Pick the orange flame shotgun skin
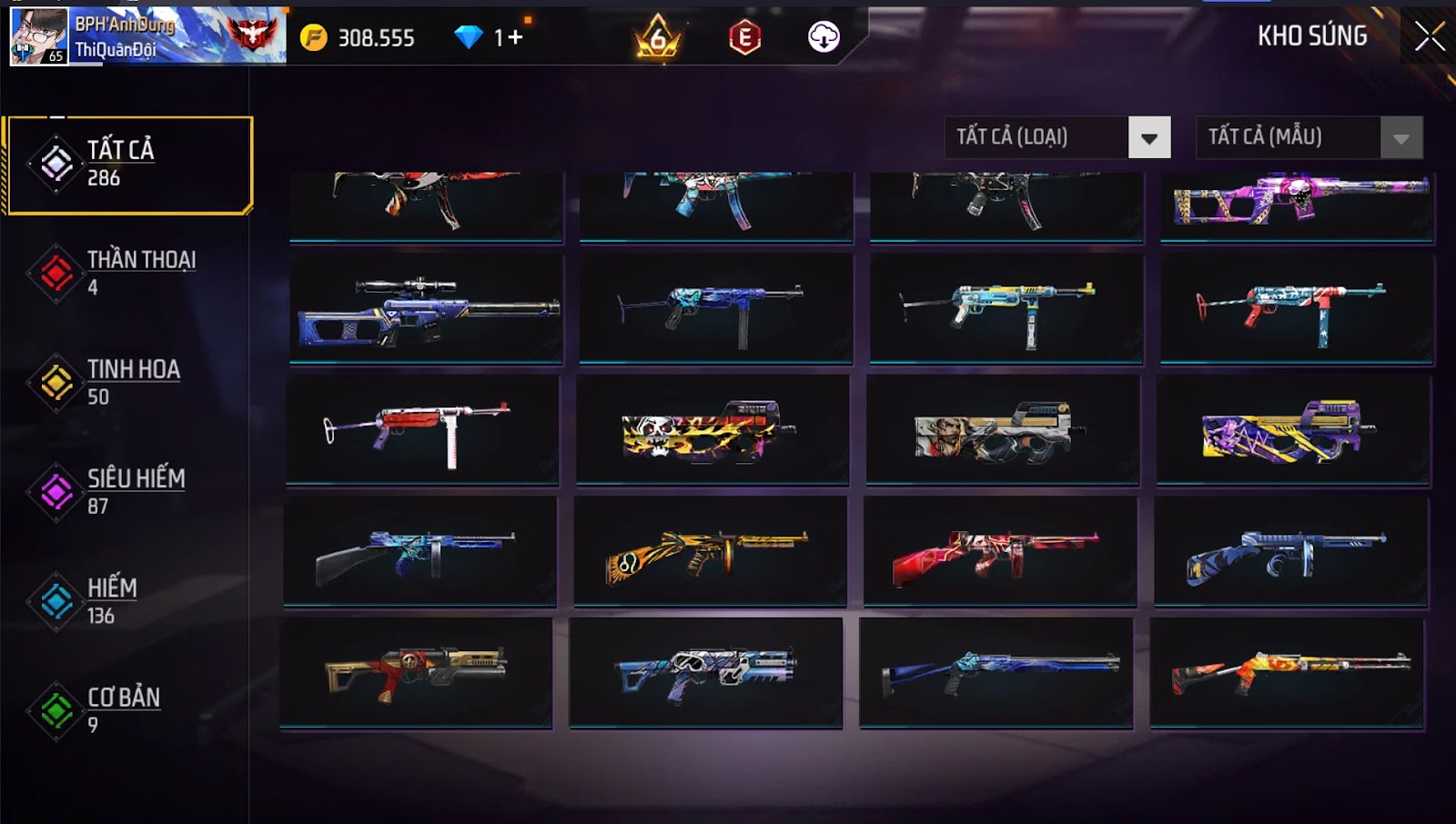Viewport: 1456px width, 824px height. pos(1287,673)
